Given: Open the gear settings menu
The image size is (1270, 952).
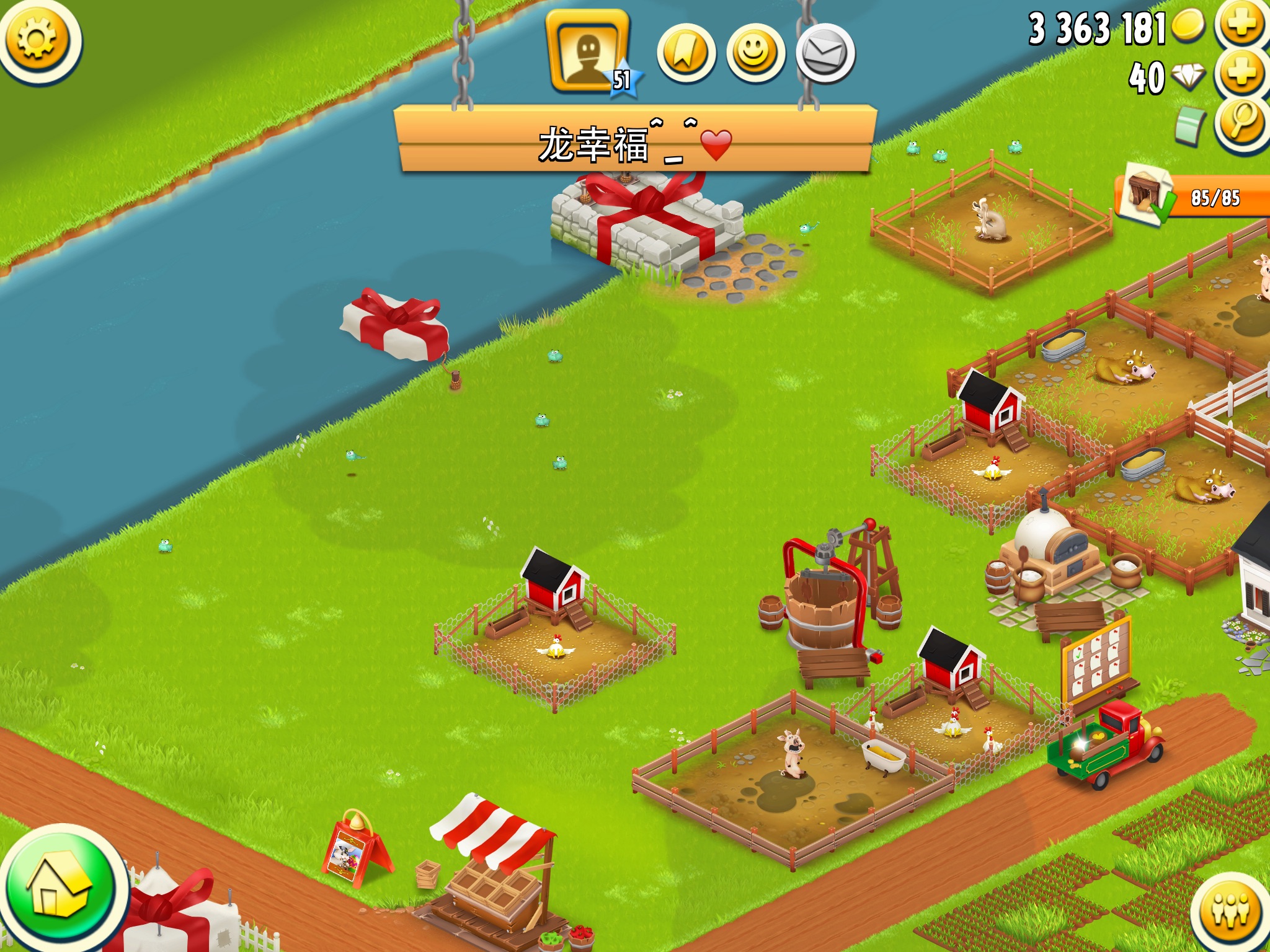Looking at the screenshot, I should click(38, 40).
